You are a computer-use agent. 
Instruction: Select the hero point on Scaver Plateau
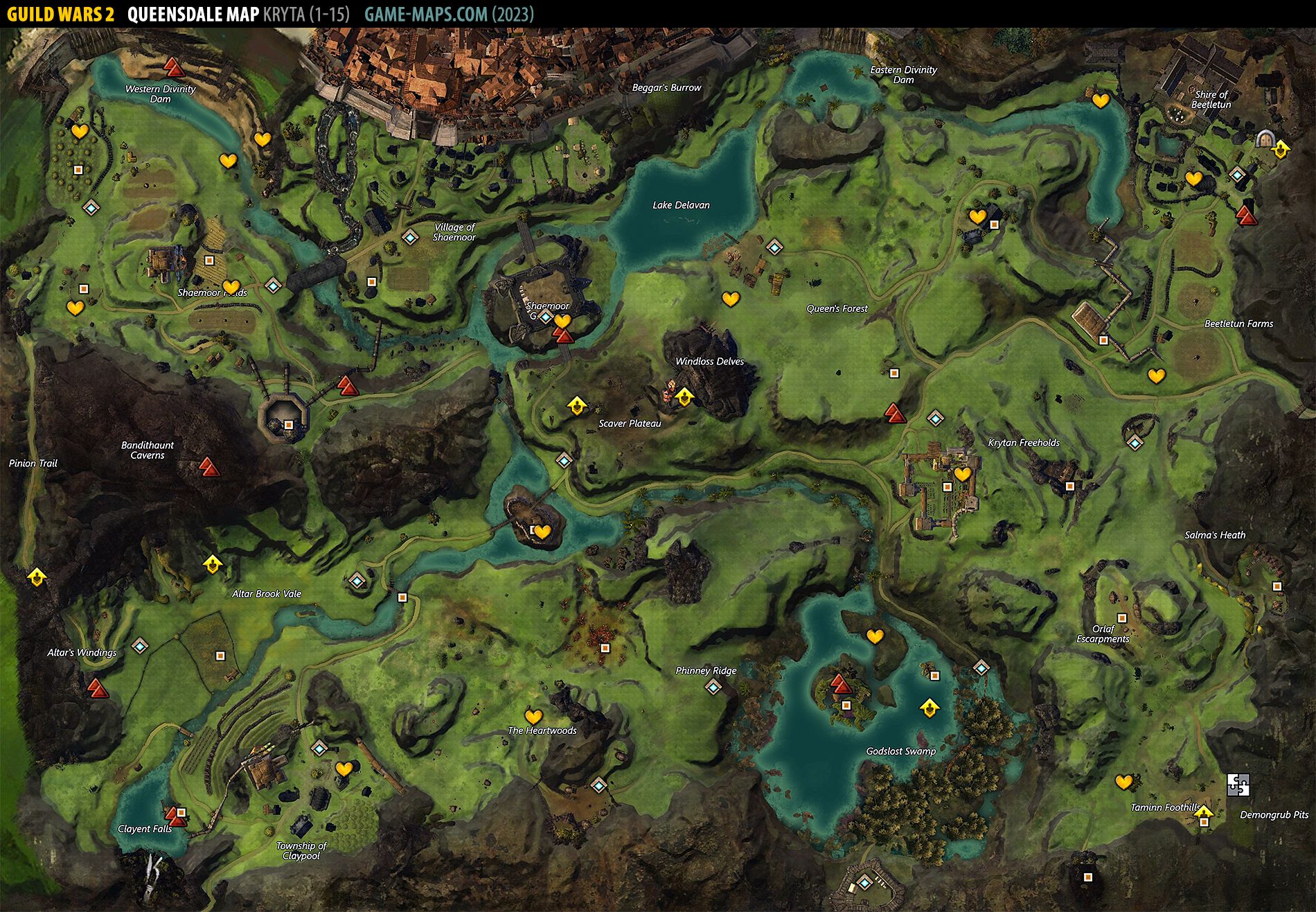click(576, 405)
